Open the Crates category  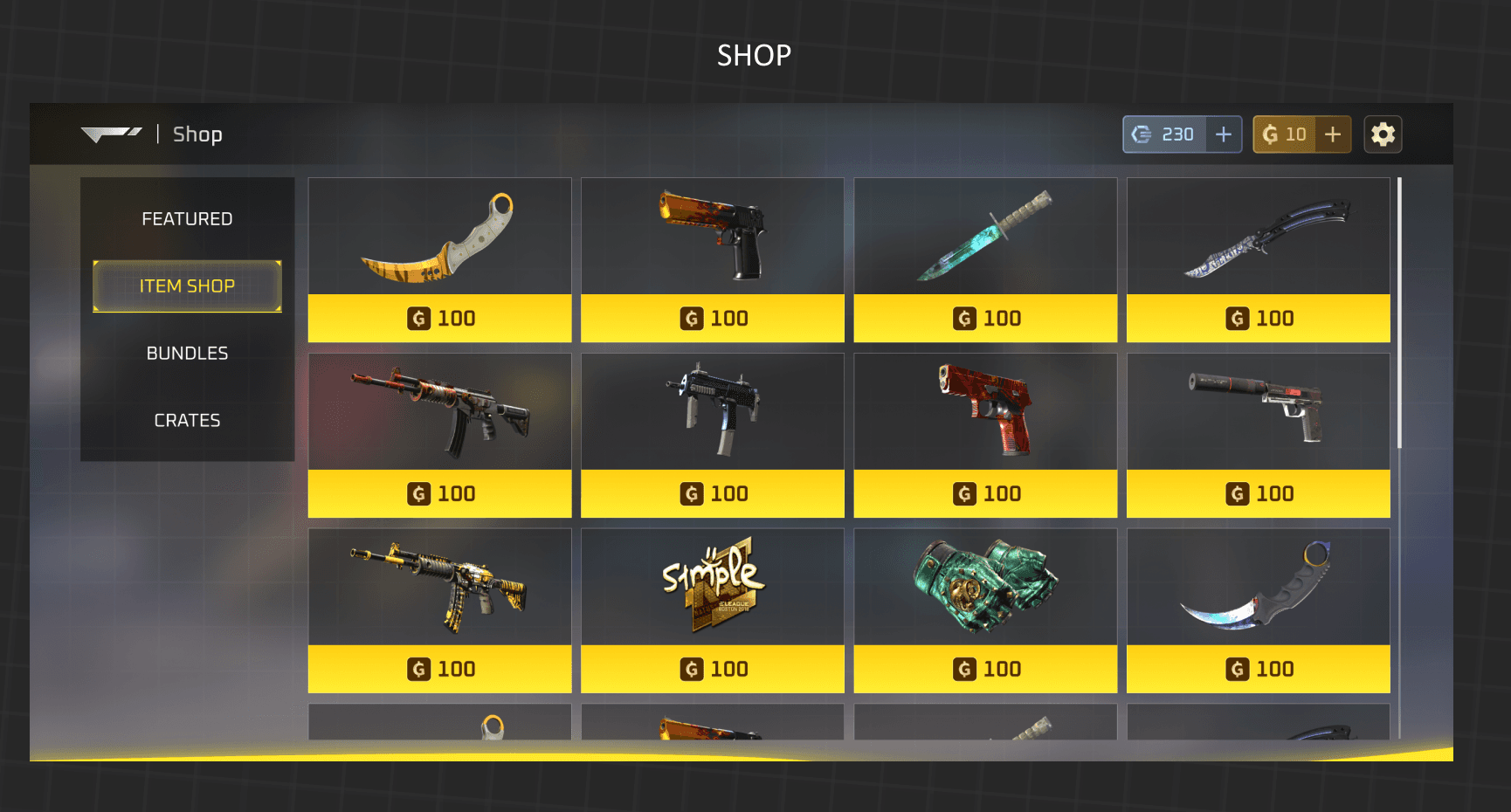pyautogui.click(x=187, y=421)
